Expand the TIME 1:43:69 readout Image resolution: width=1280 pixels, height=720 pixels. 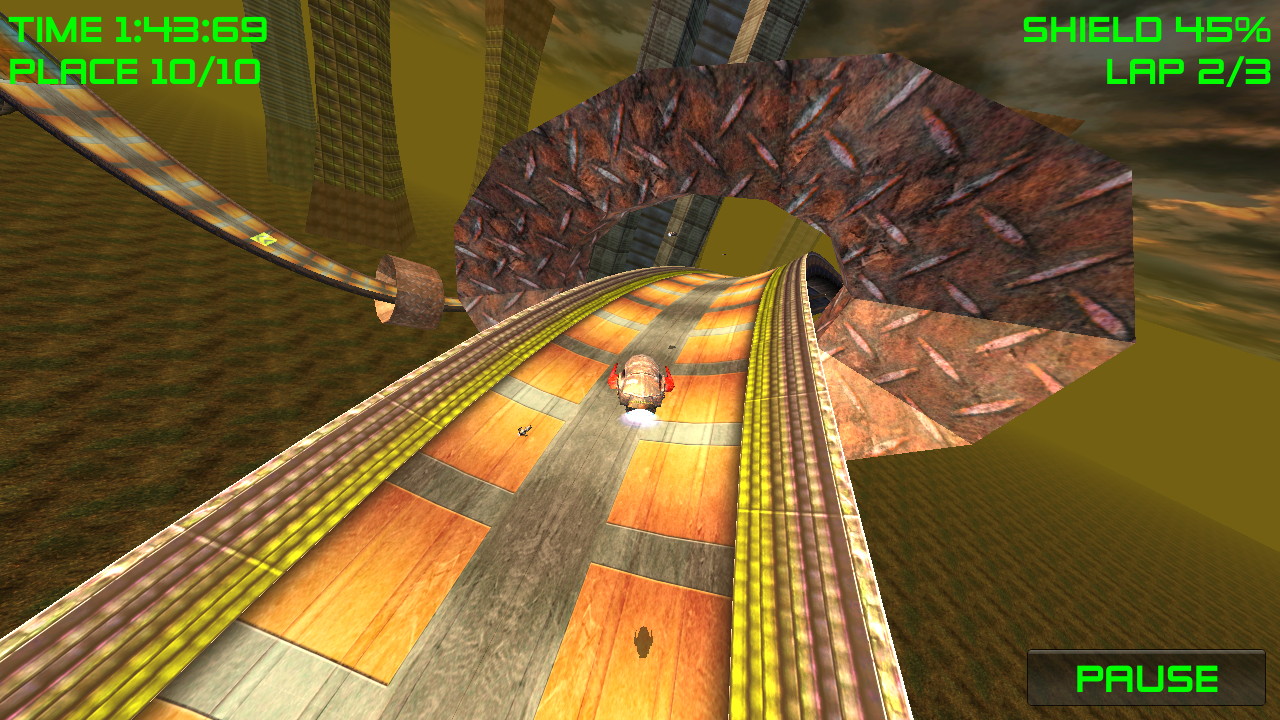pos(135,30)
